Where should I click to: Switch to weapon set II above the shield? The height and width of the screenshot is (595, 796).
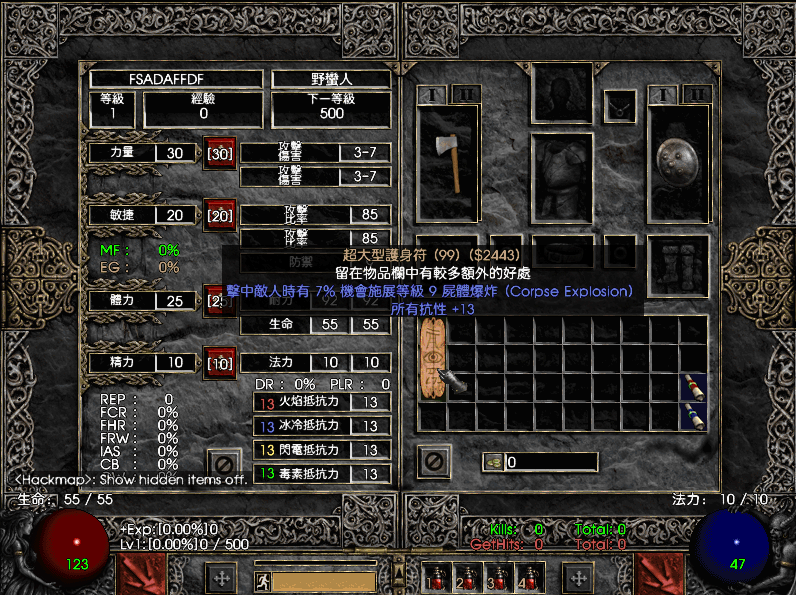697,94
